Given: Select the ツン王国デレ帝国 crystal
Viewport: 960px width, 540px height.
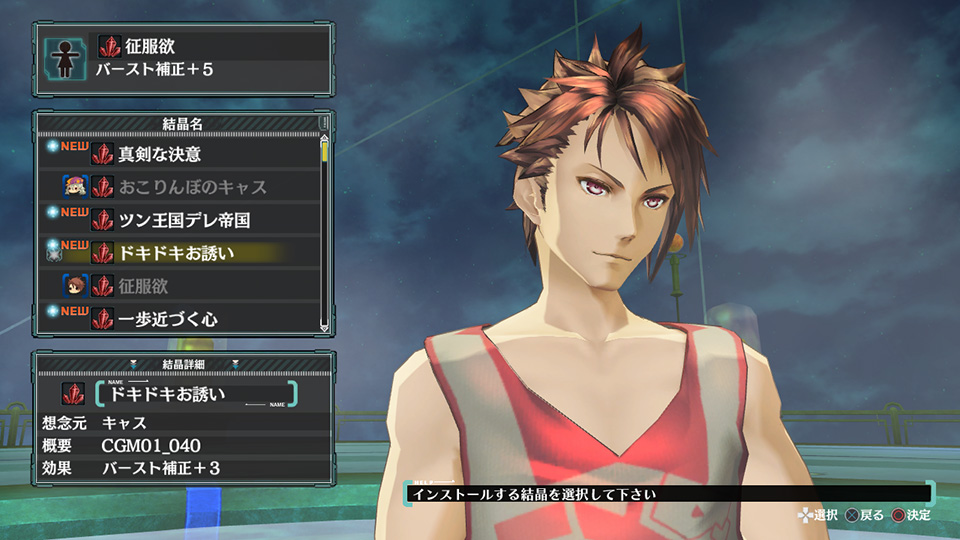Looking at the screenshot, I should coord(184,220).
